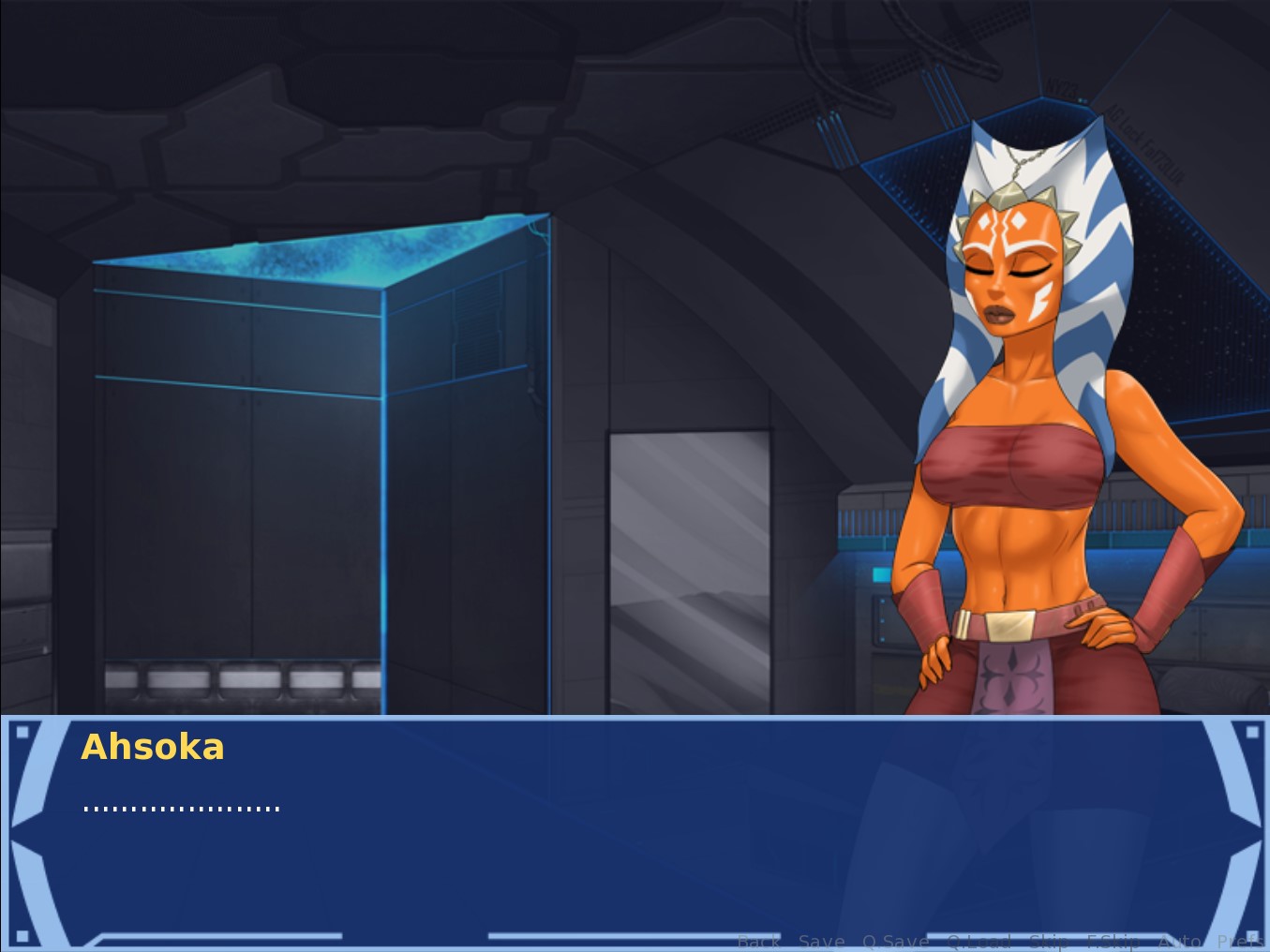This screenshot has height=952, width=1270.
Task: Activate F.Skip fast skipping
Action: tap(1113, 941)
